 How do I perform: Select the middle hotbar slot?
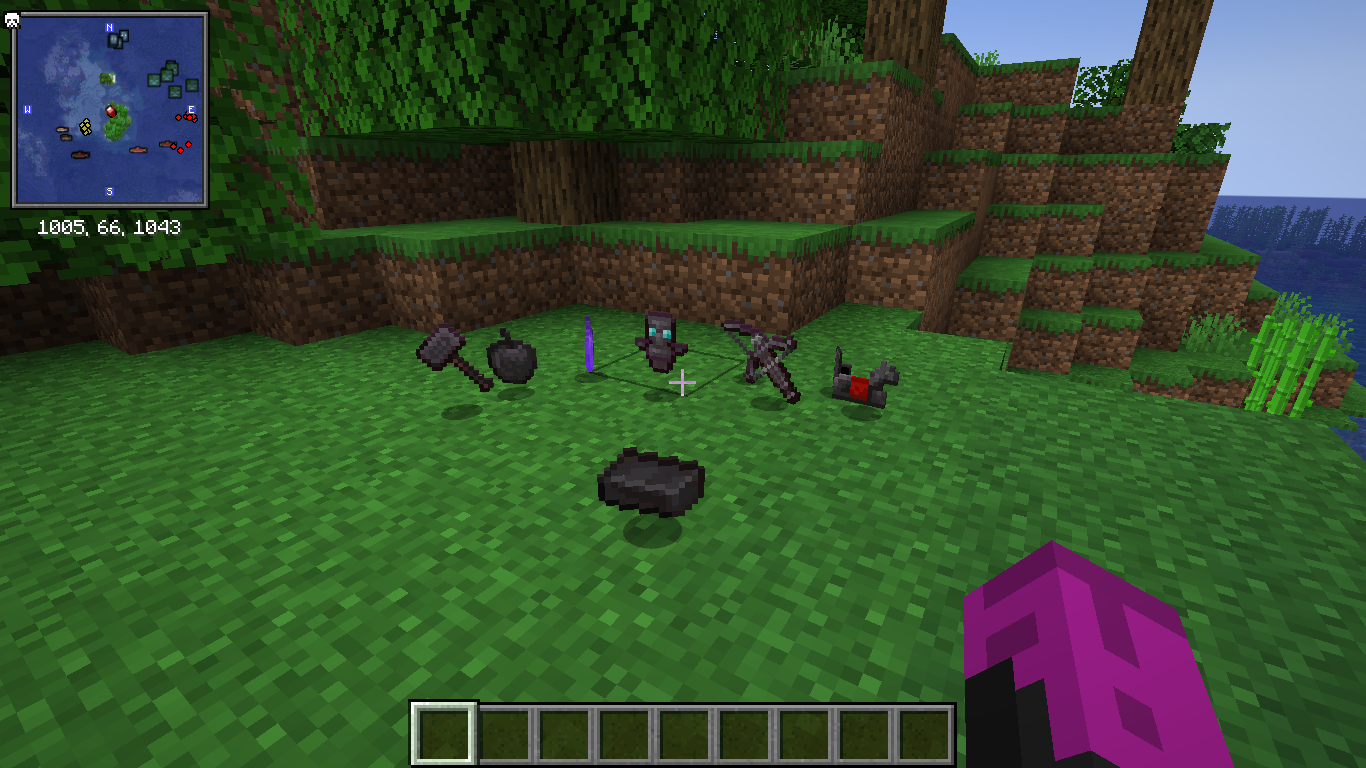coord(683,733)
